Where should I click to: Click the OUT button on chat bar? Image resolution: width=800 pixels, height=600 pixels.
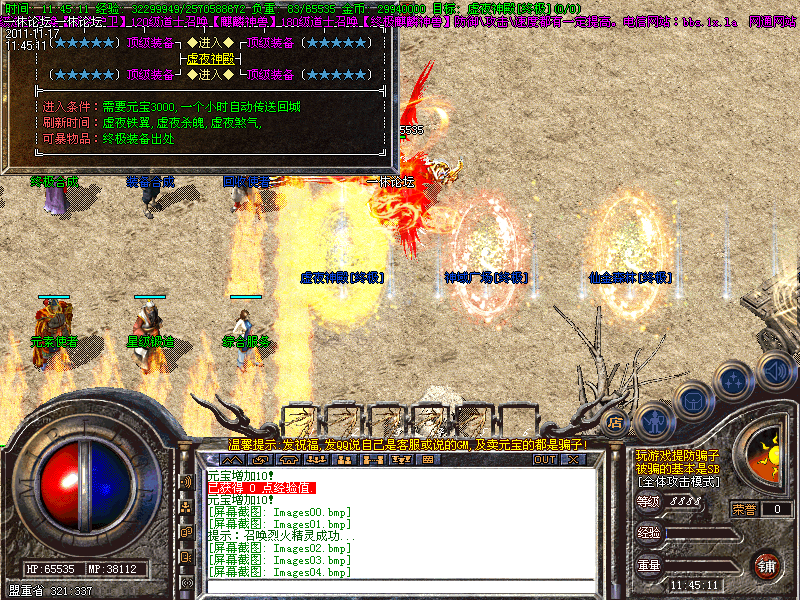click(x=544, y=459)
